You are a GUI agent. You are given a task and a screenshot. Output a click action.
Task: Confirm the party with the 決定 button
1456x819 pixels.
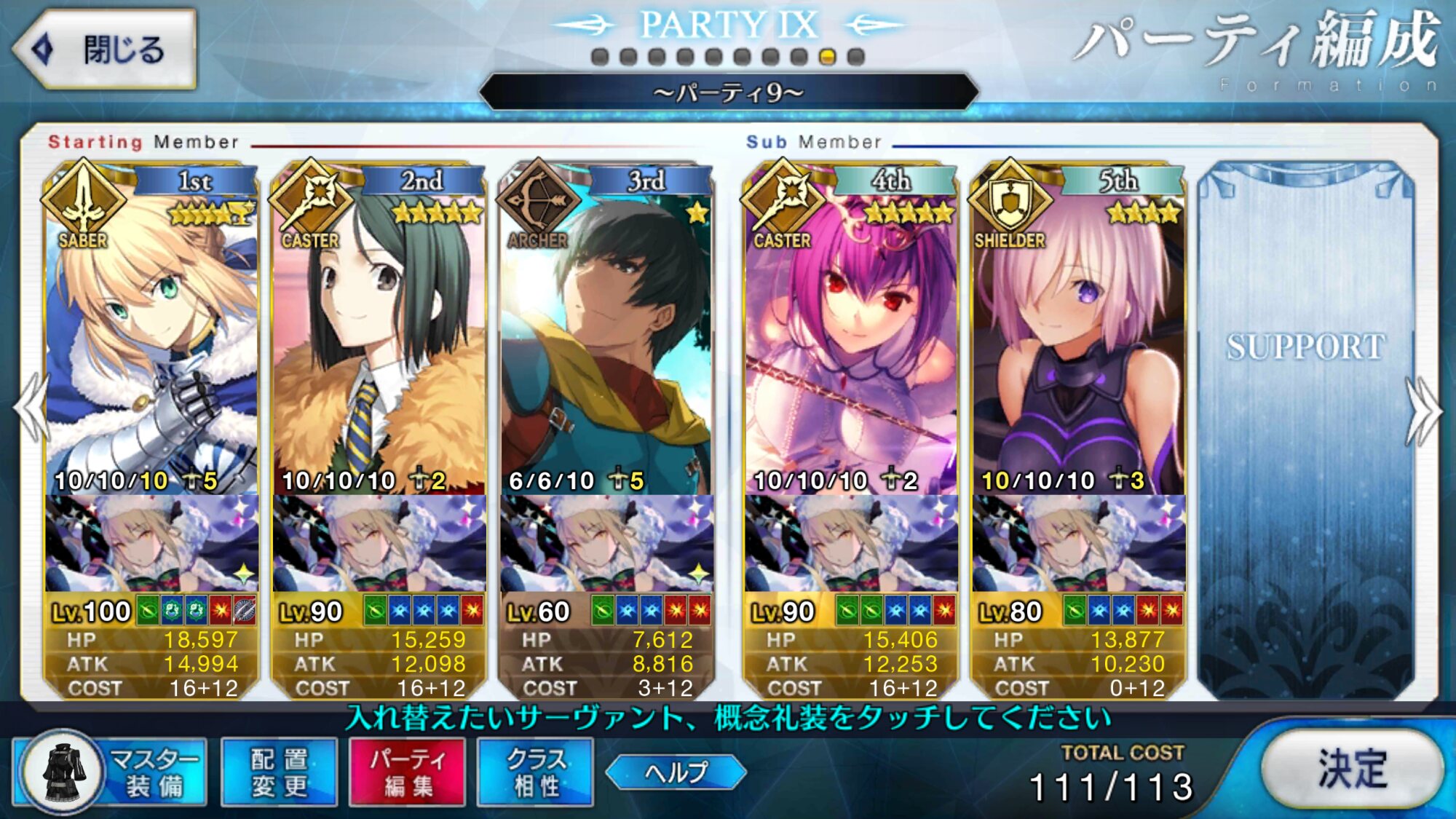pyautogui.click(x=1351, y=769)
